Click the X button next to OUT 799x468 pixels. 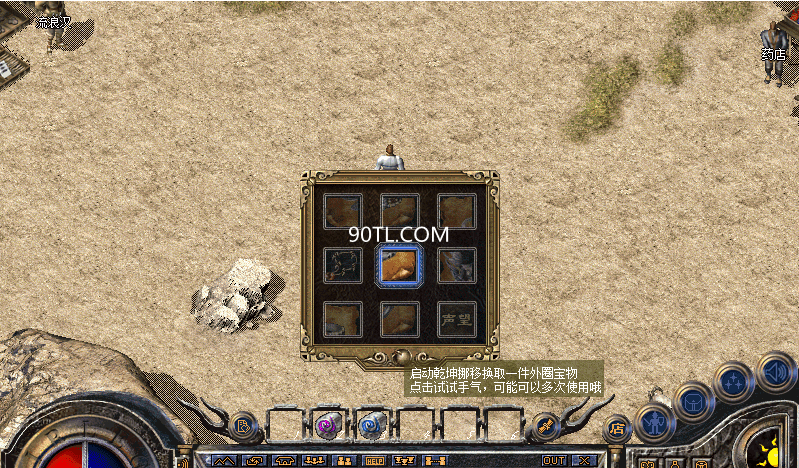pos(580,460)
